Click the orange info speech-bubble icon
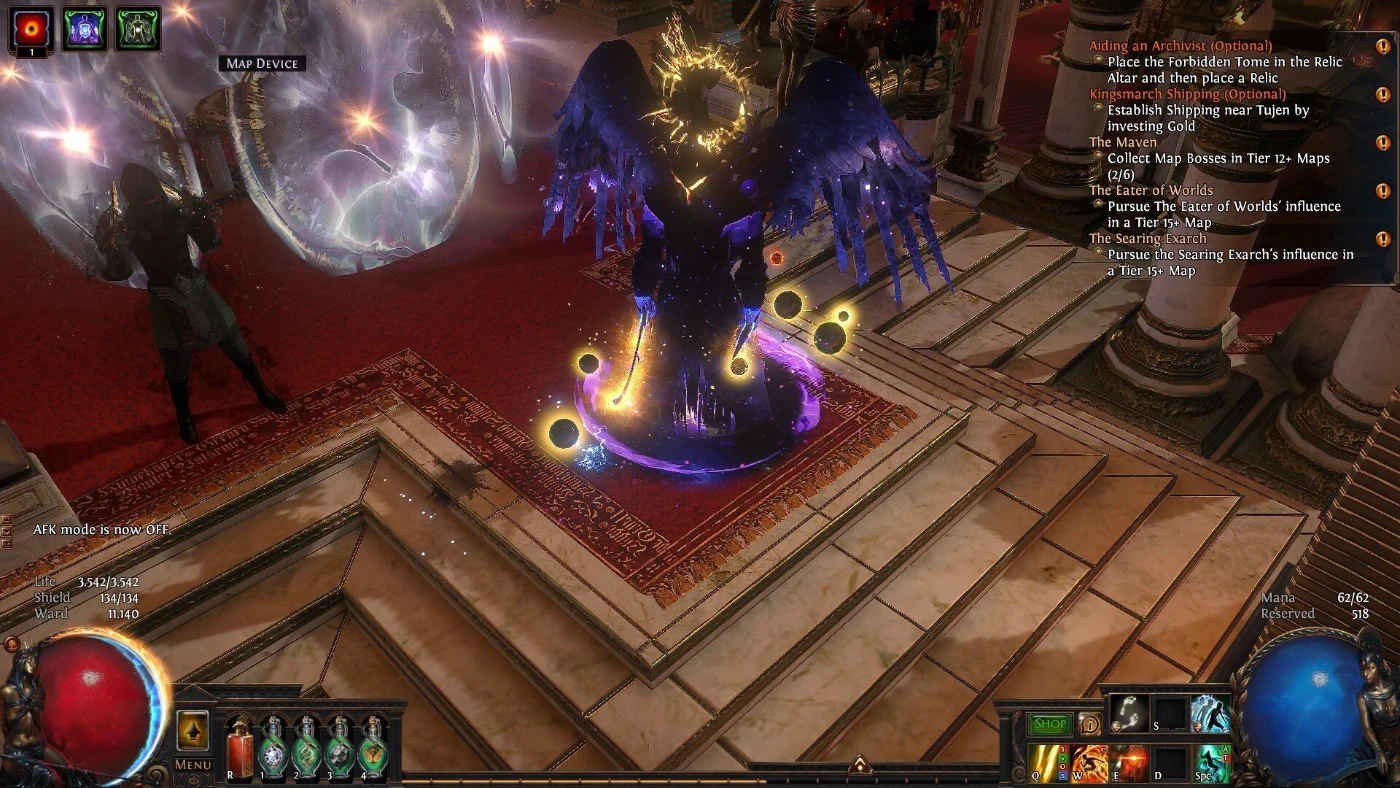Viewport: 1400px width, 788px height. [x=1090, y=725]
